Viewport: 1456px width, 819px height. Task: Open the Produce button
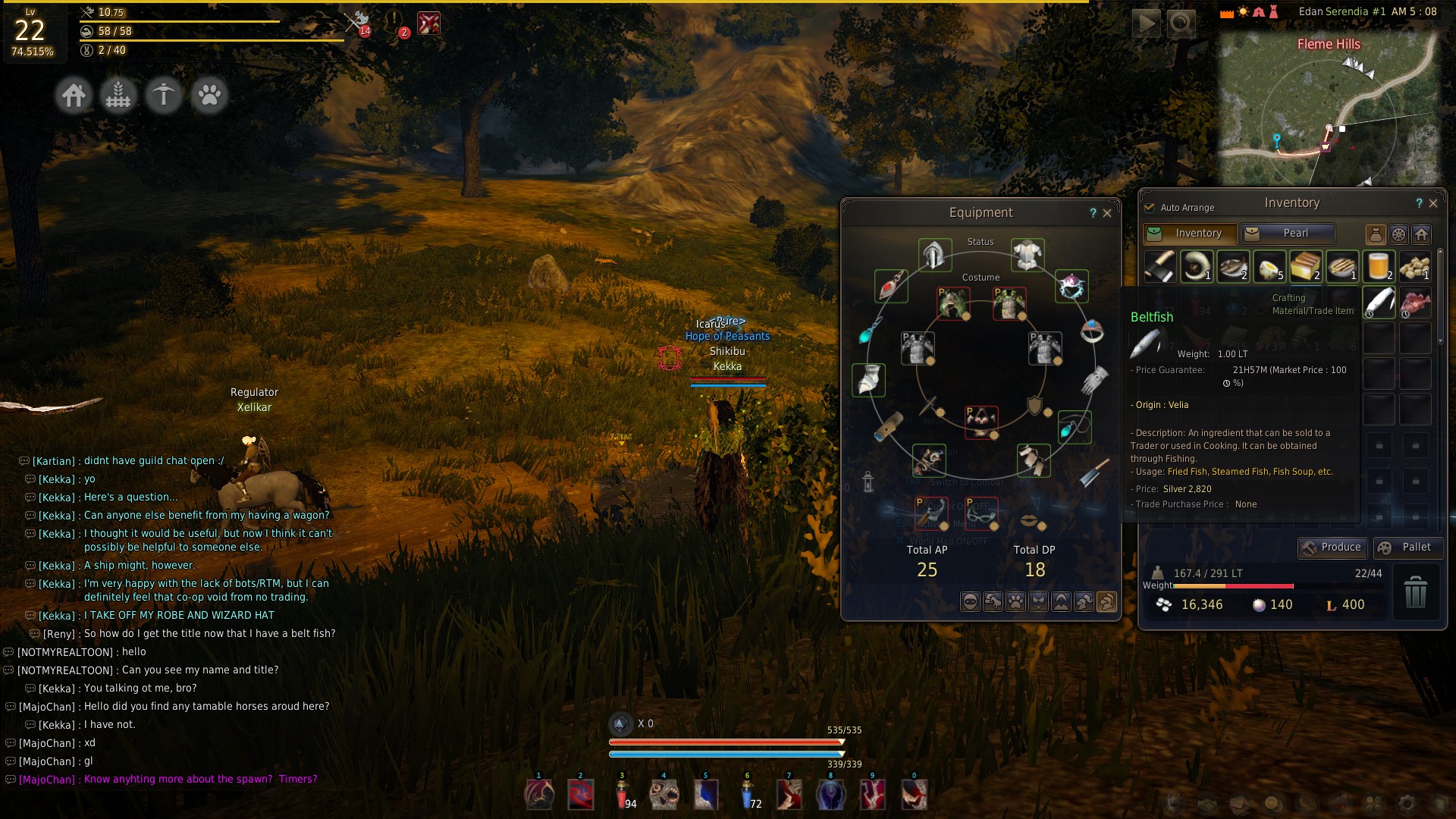(x=1332, y=548)
